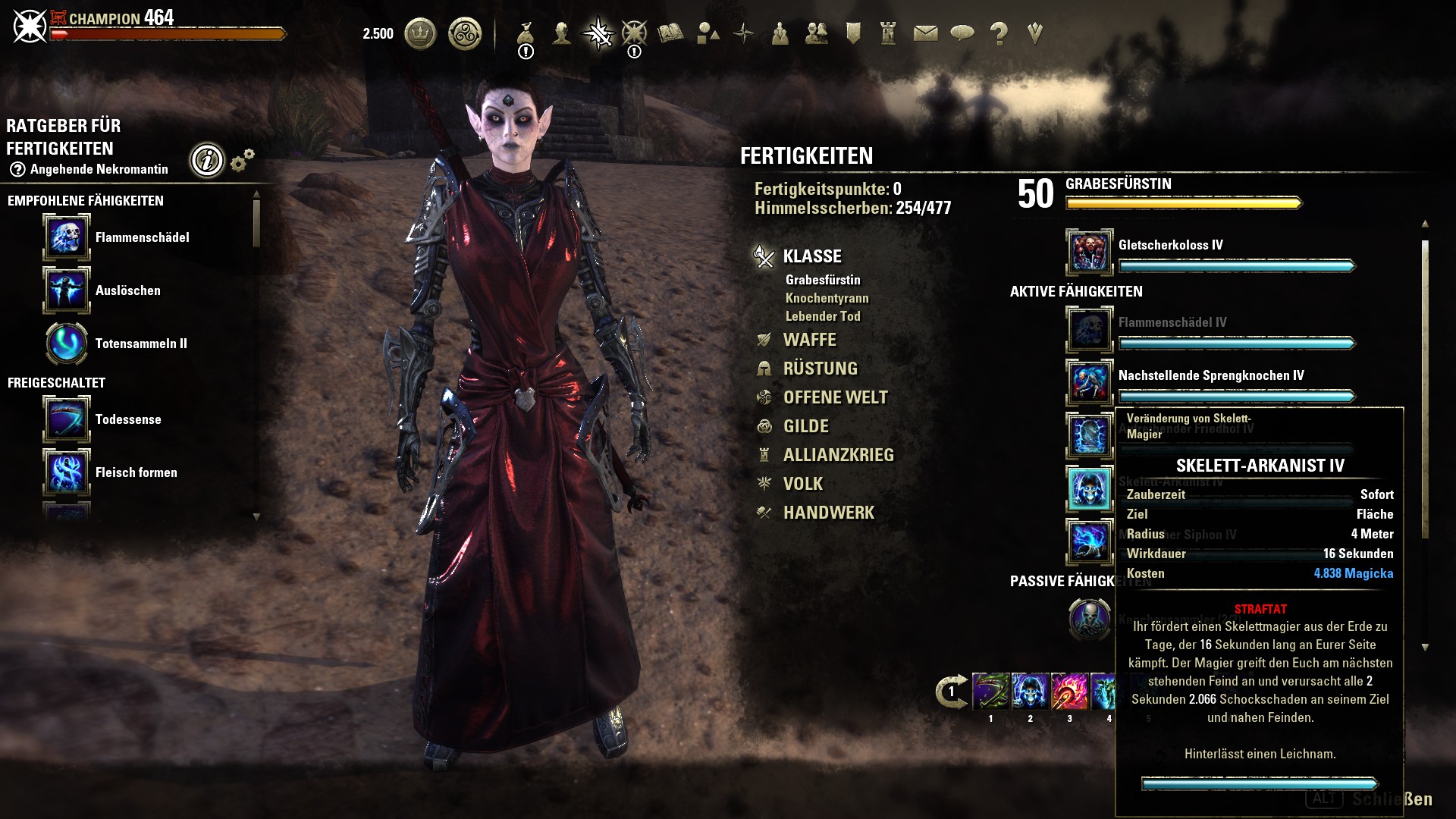Image resolution: width=1456 pixels, height=819 pixels.
Task: Select the scythe ability in hotbar slot 1
Action: point(990,692)
